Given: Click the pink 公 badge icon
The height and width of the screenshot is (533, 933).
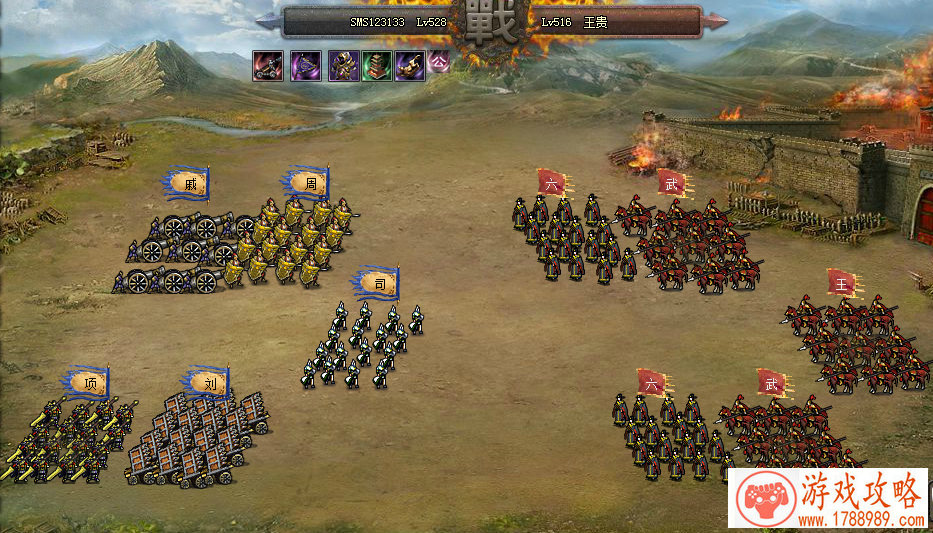Looking at the screenshot, I should point(438,62).
